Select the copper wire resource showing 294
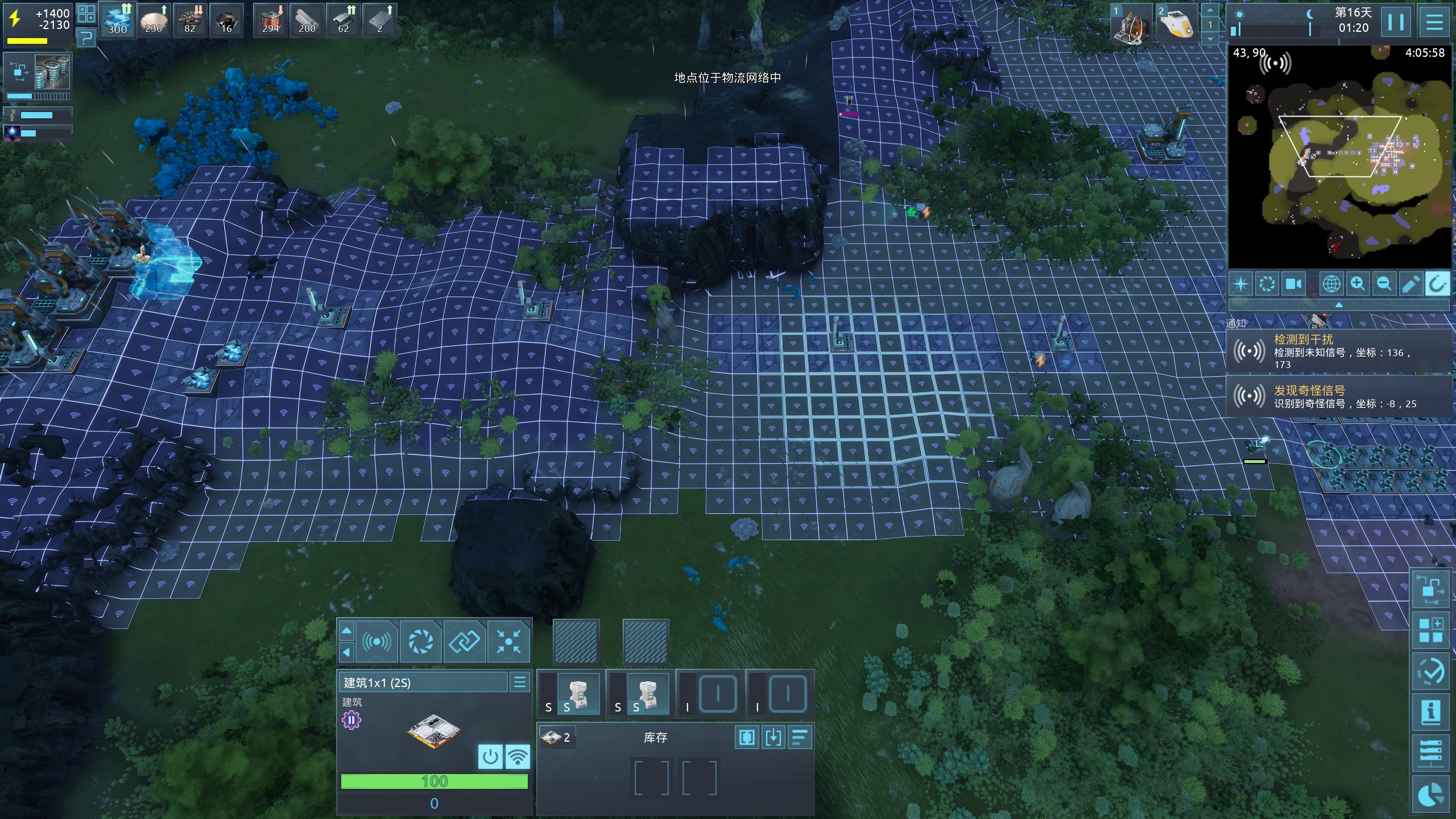 coord(271,20)
